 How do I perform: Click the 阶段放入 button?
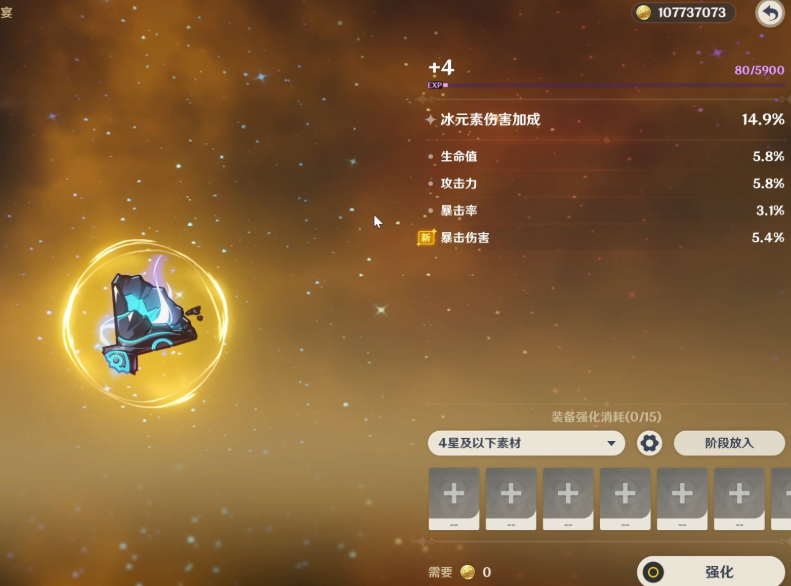[x=729, y=443]
